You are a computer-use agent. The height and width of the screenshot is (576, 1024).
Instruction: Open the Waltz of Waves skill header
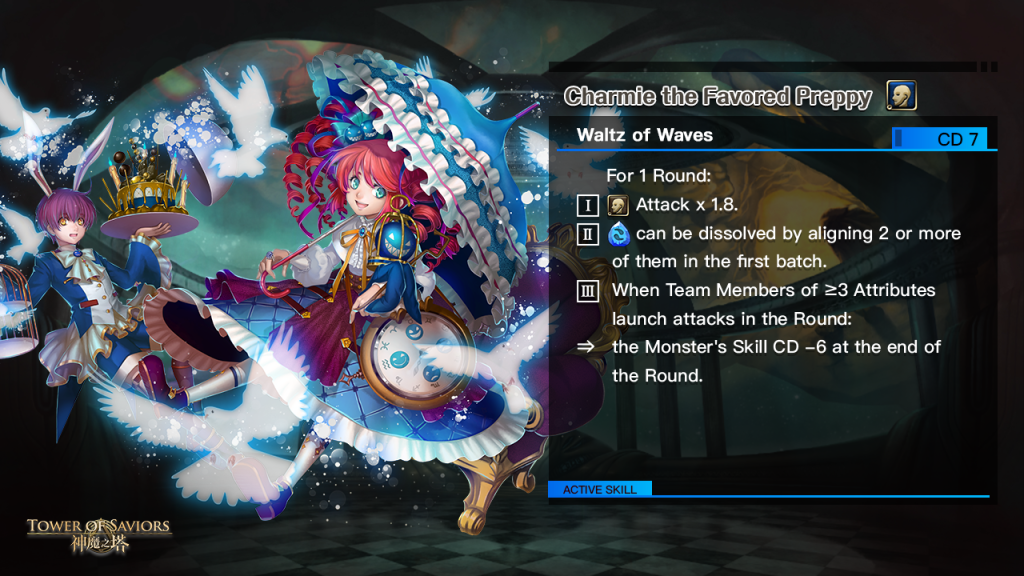(x=645, y=136)
